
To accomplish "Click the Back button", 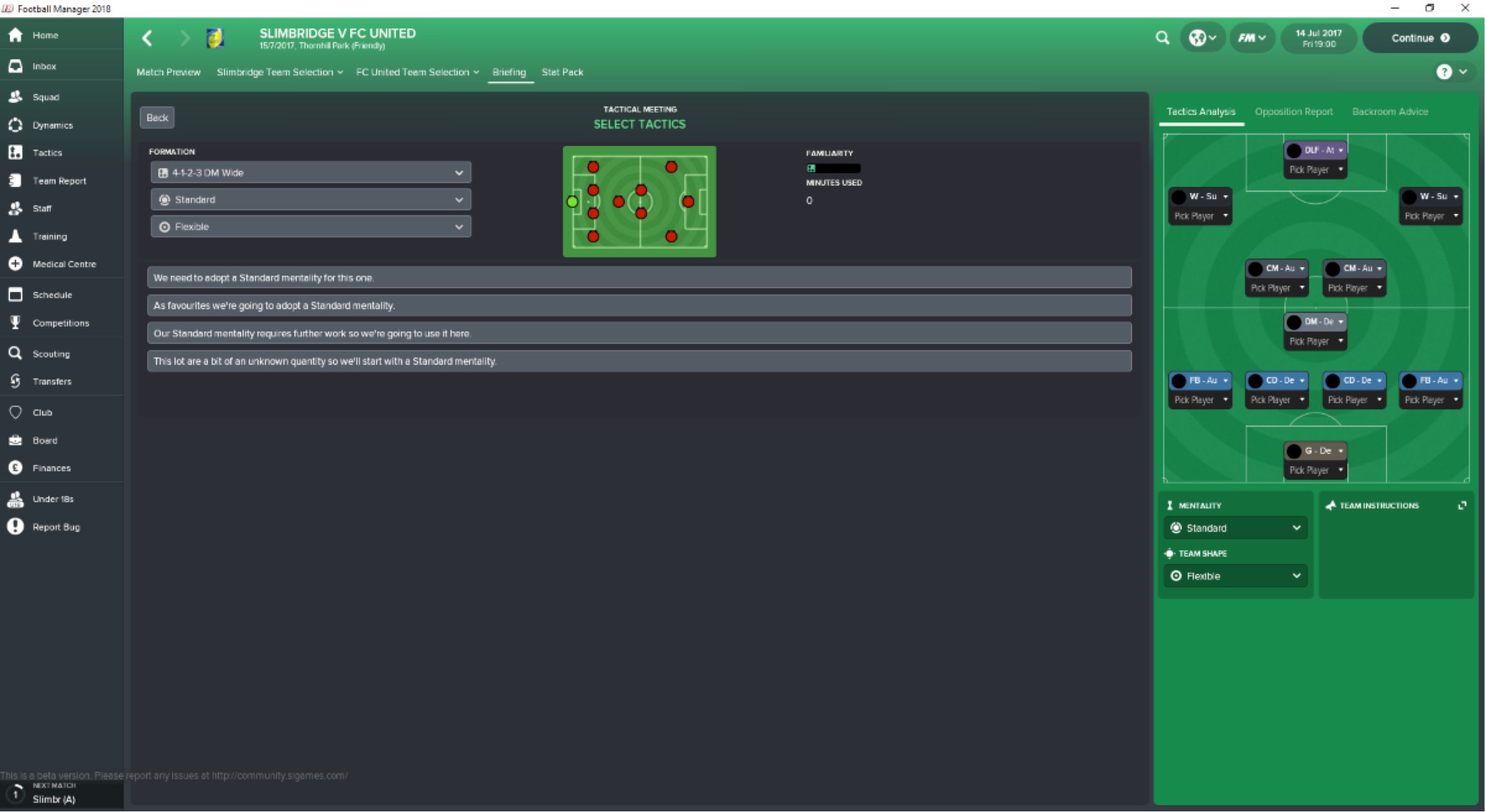I will pyautogui.click(x=157, y=117).
